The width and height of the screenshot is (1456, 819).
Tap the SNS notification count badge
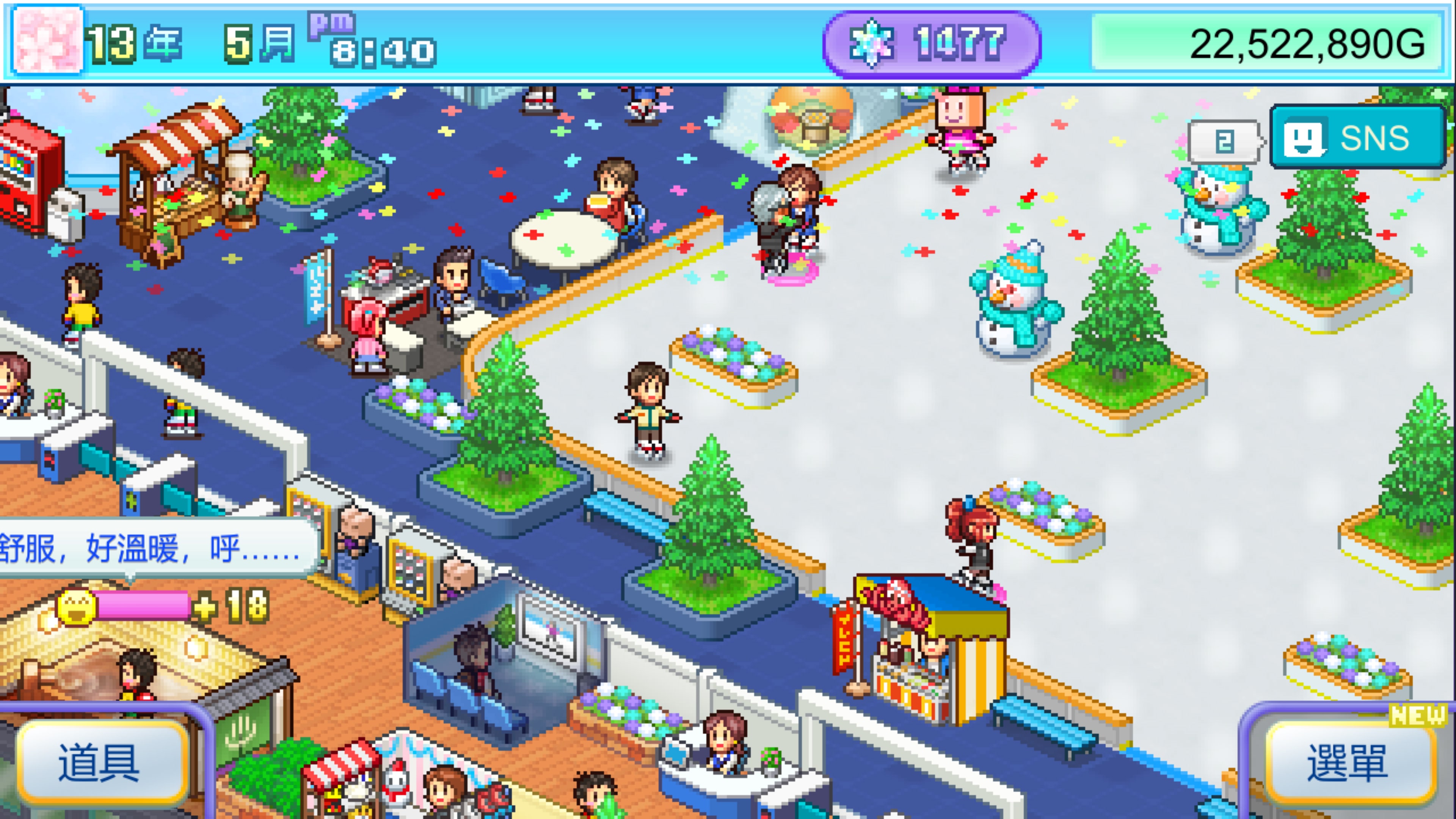[x=1224, y=141]
